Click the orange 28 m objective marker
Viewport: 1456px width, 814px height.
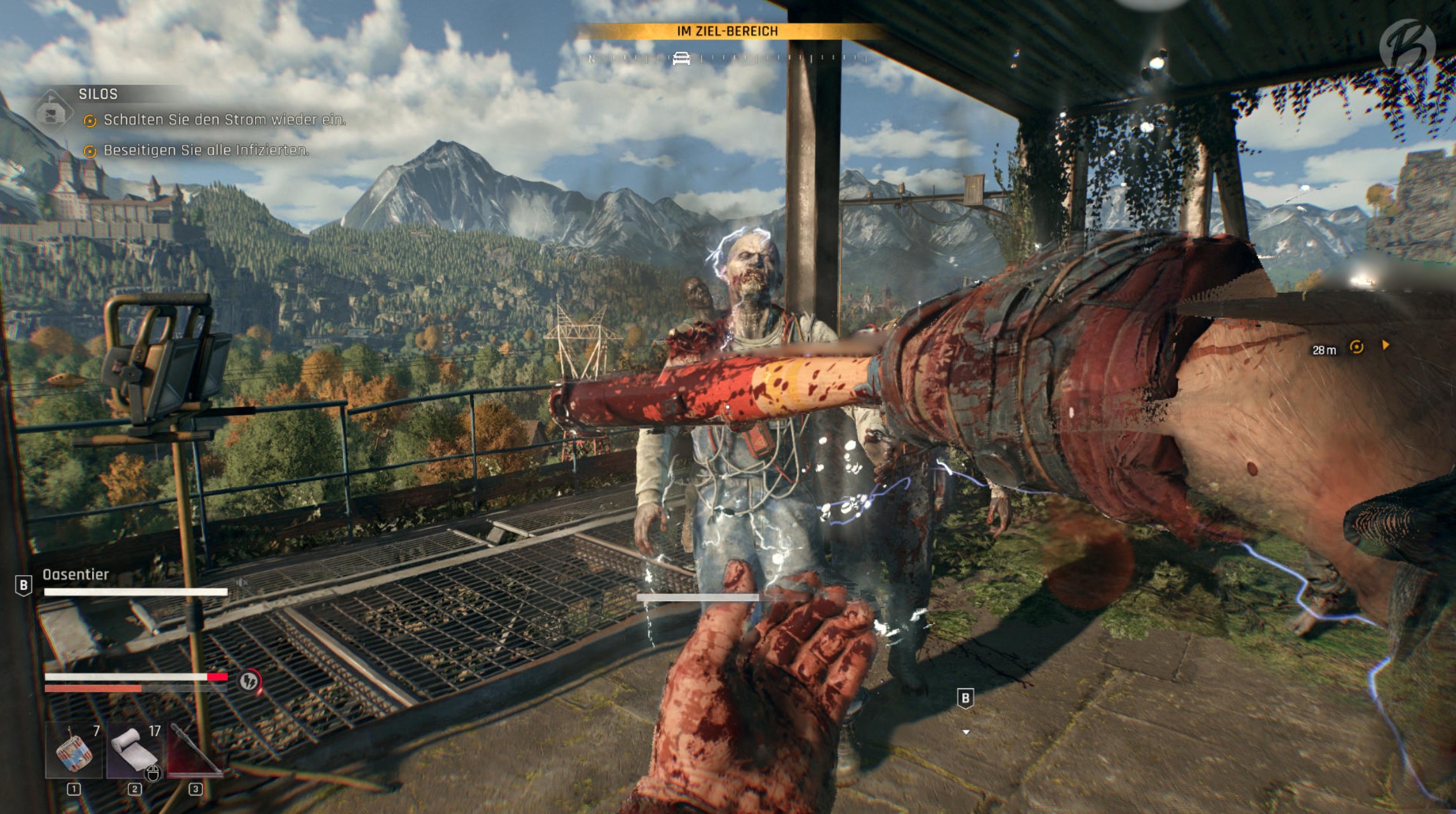1356,347
